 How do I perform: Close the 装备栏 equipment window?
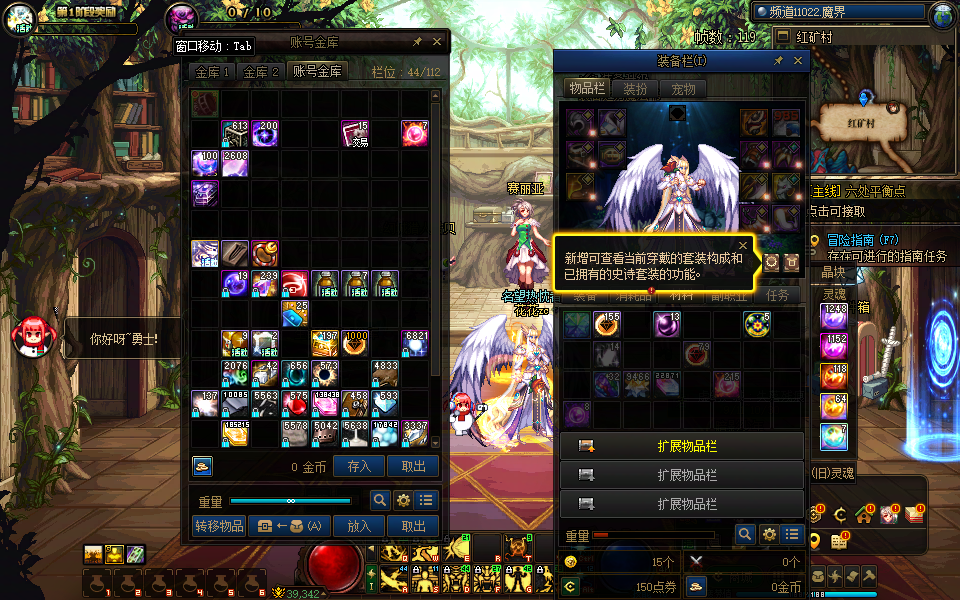(798, 61)
